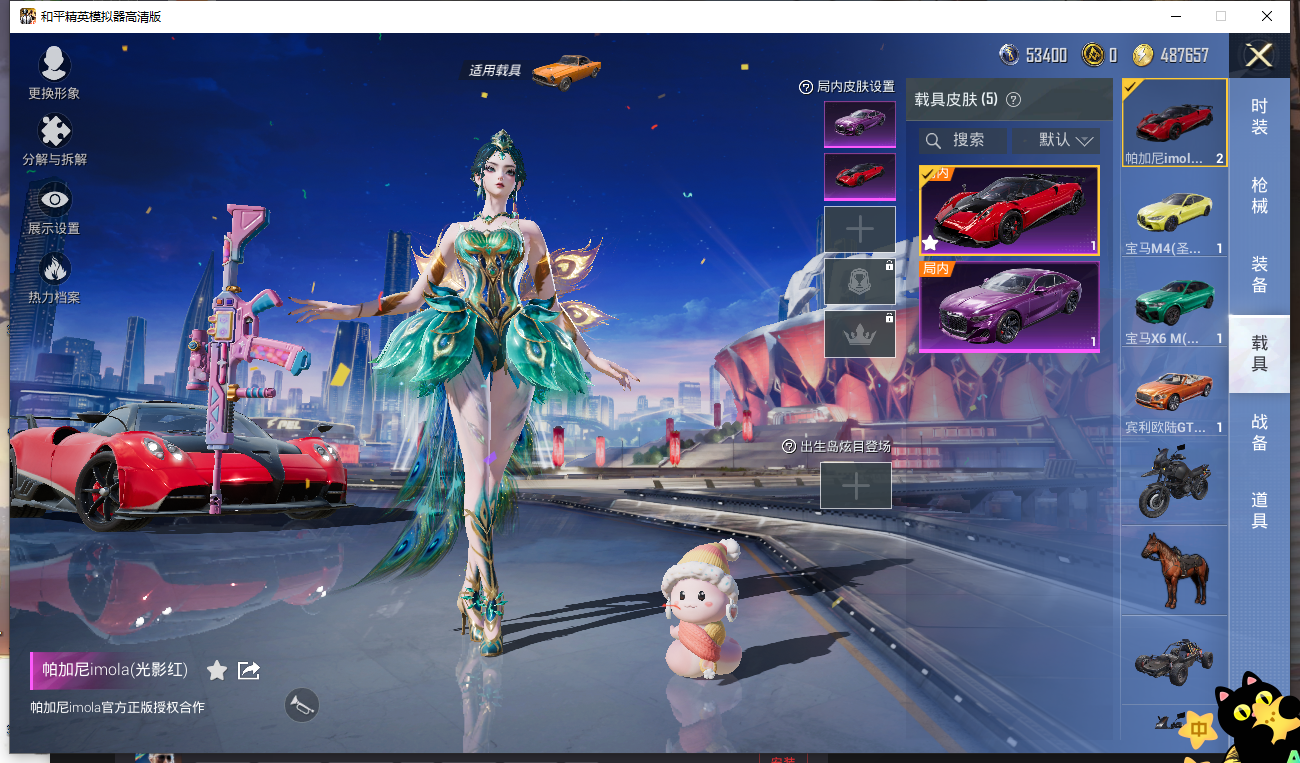Click the share icon beside skin name
The width and height of the screenshot is (1300, 763).
tap(249, 670)
